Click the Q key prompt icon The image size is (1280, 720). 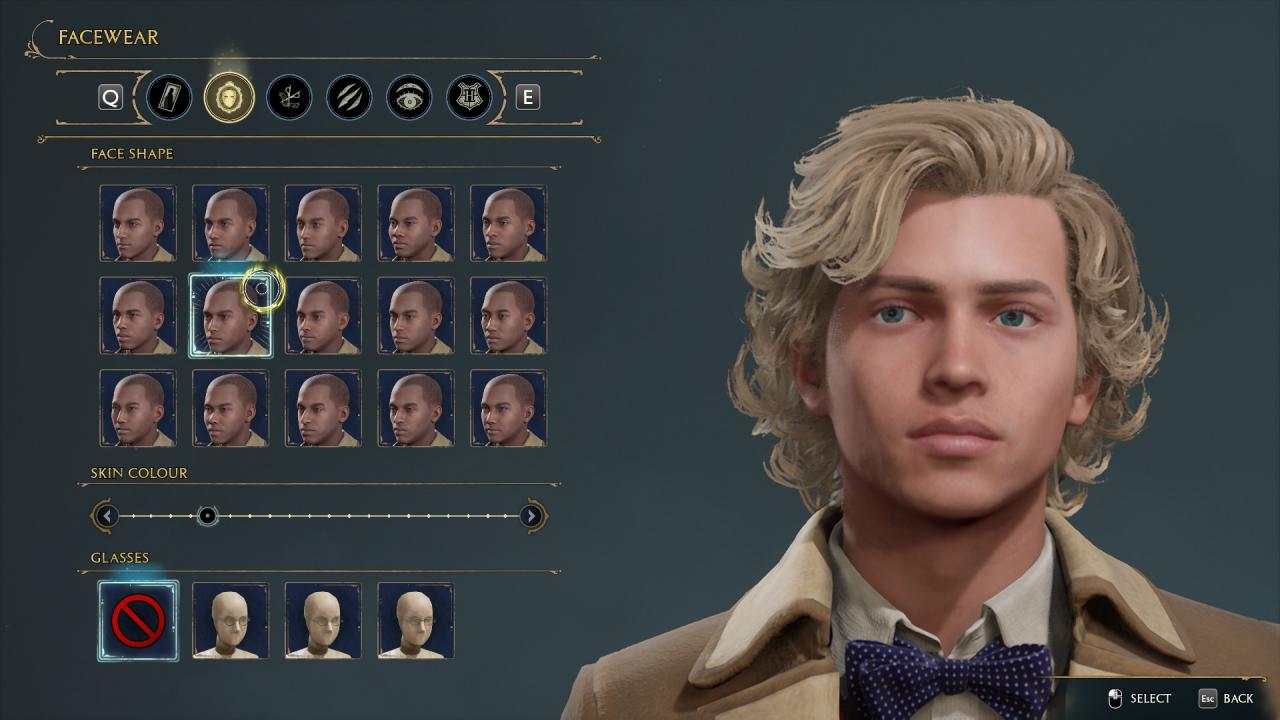point(110,97)
